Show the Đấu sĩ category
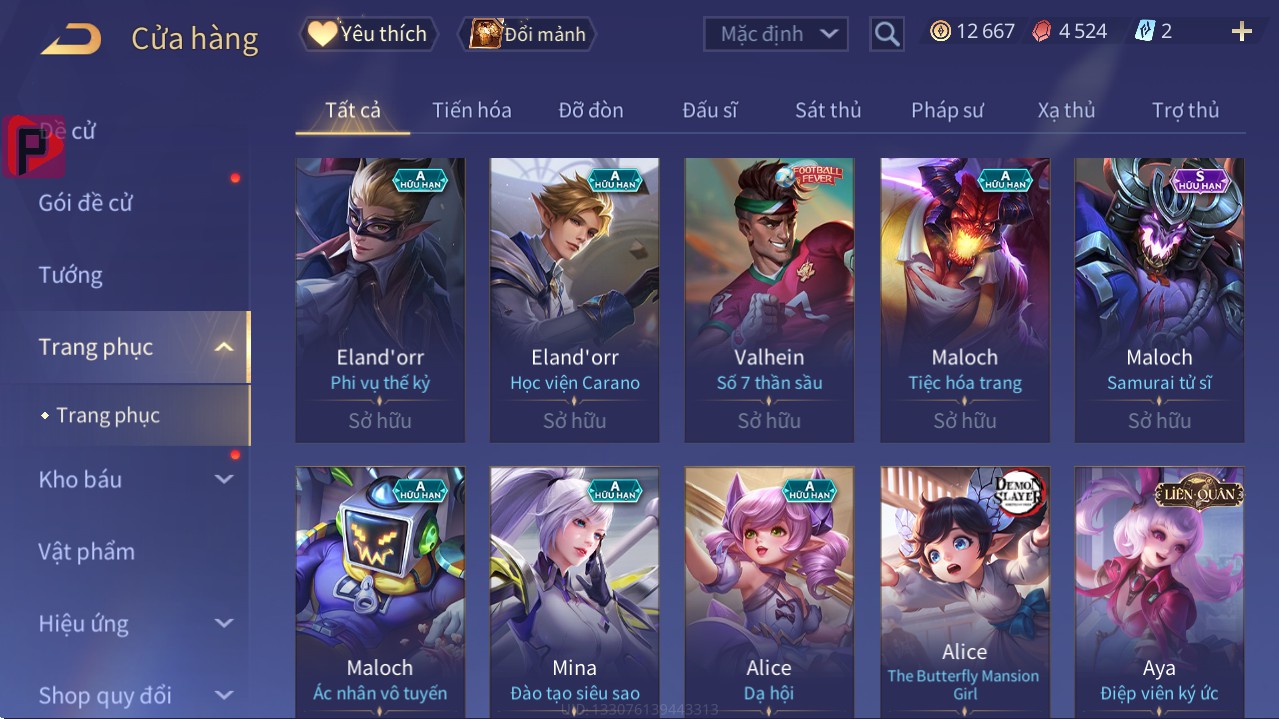This screenshot has width=1279, height=719. (709, 110)
